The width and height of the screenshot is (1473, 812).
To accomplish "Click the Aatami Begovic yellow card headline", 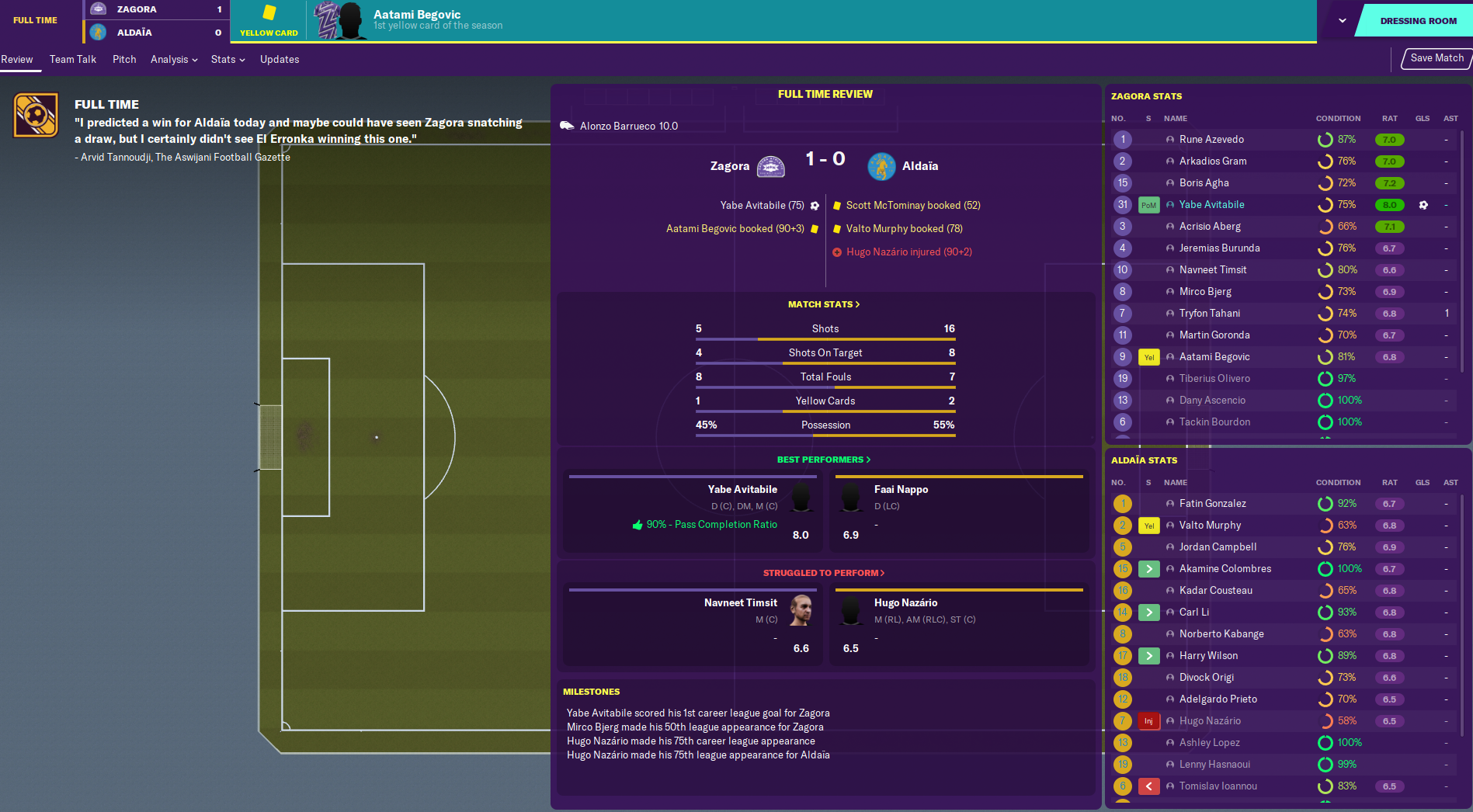I will click(x=417, y=15).
